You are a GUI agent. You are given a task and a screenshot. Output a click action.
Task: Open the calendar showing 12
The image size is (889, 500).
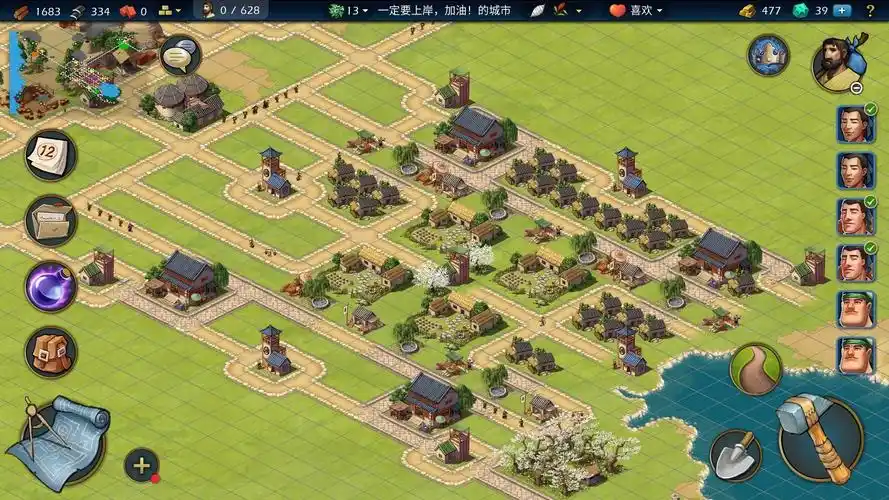point(51,155)
